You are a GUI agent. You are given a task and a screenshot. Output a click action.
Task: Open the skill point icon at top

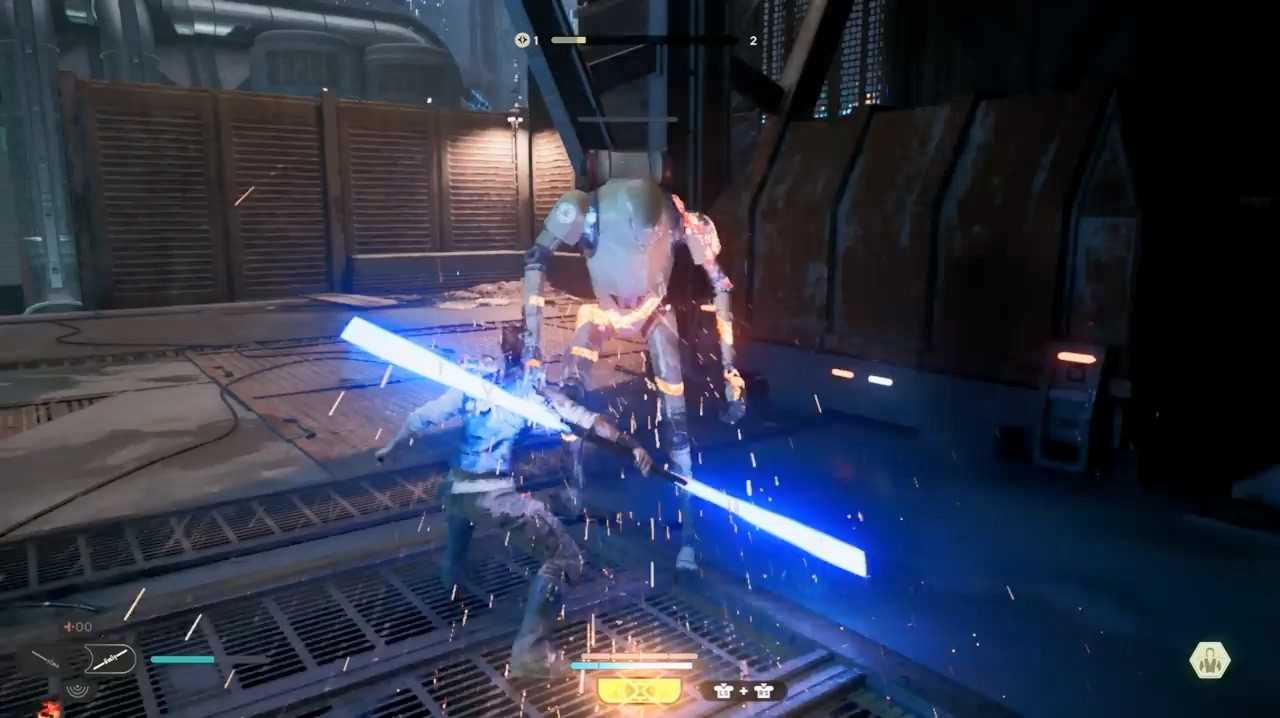click(x=521, y=40)
